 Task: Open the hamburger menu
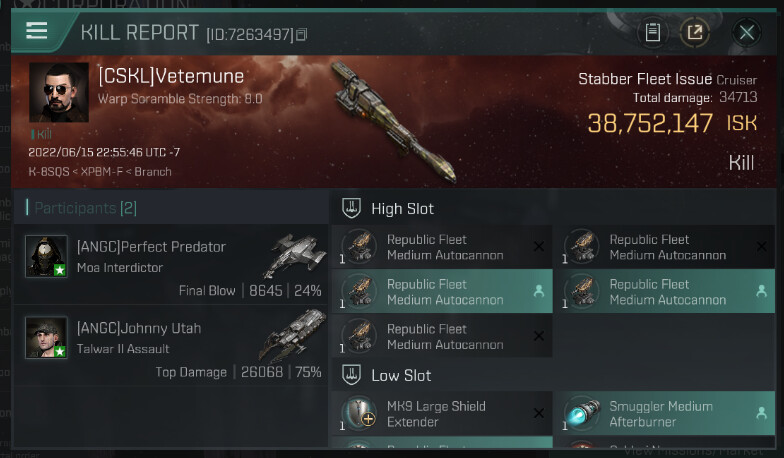tap(37, 31)
